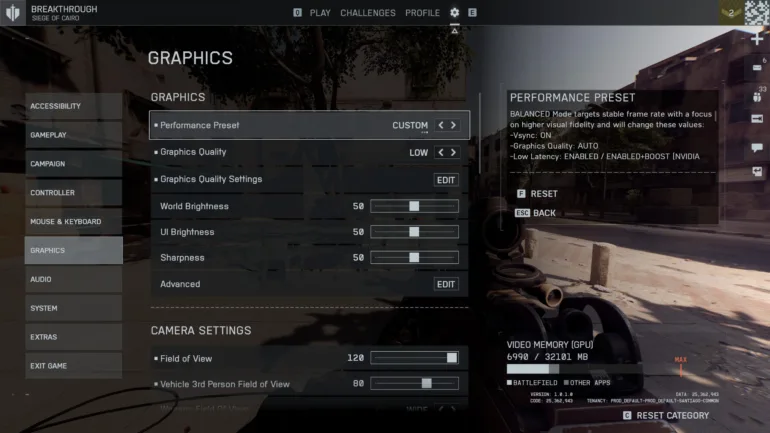Adjust the Sharpness slider
The image size is (770, 433).
[414, 258]
